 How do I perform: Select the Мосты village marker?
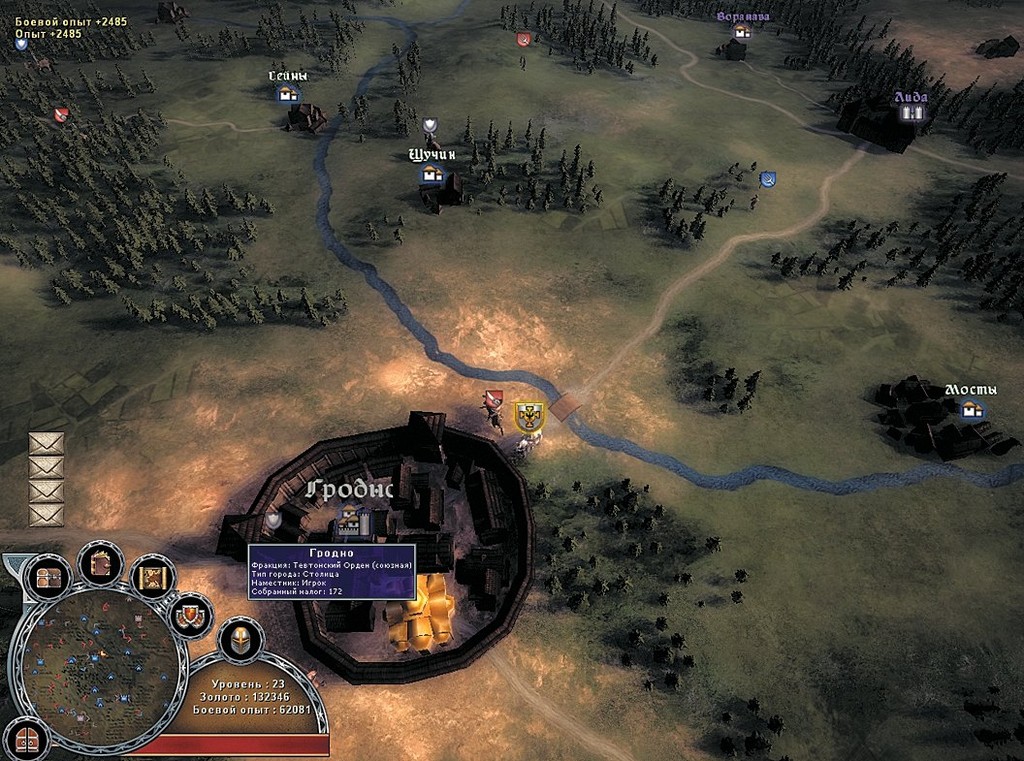[x=968, y=408]
